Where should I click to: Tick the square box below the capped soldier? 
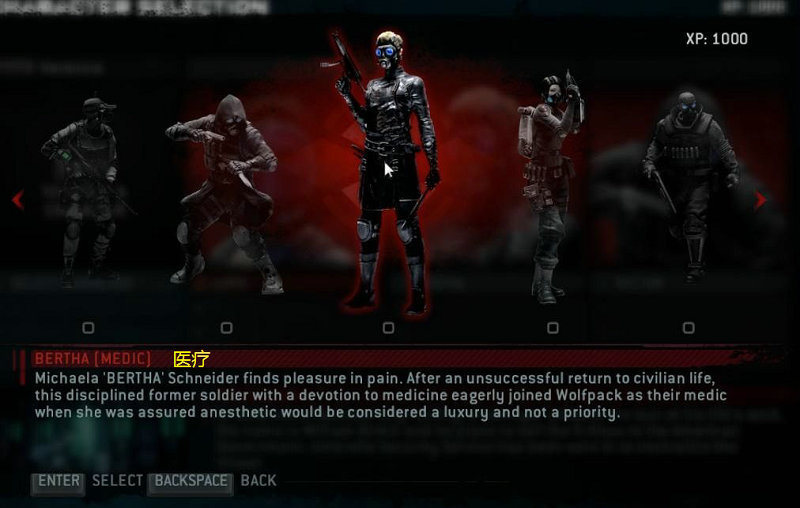[x=88, y=327]
